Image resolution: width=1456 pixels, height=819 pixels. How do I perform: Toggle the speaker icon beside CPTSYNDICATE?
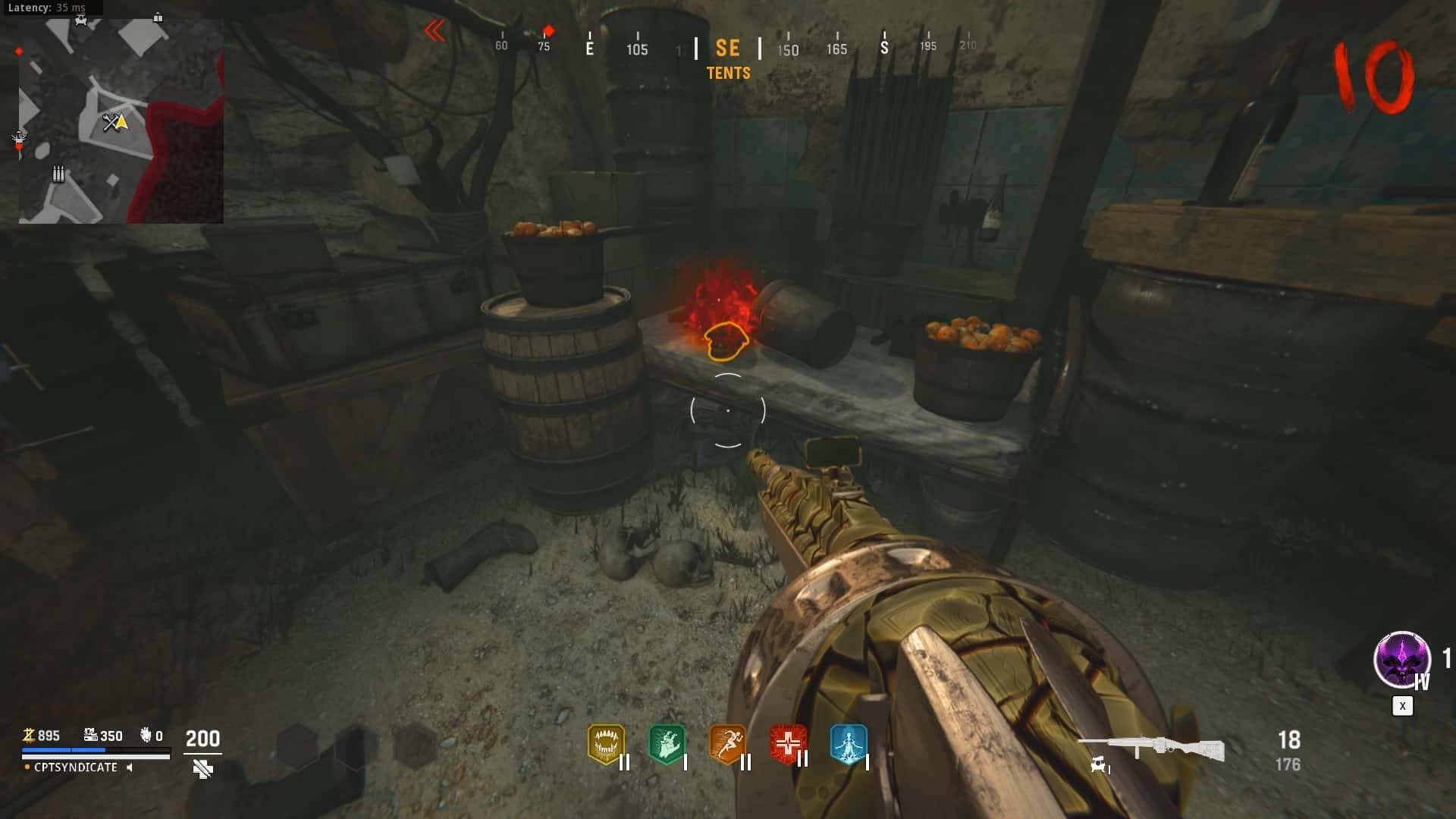pyautogui.click(x=130, y=767)
